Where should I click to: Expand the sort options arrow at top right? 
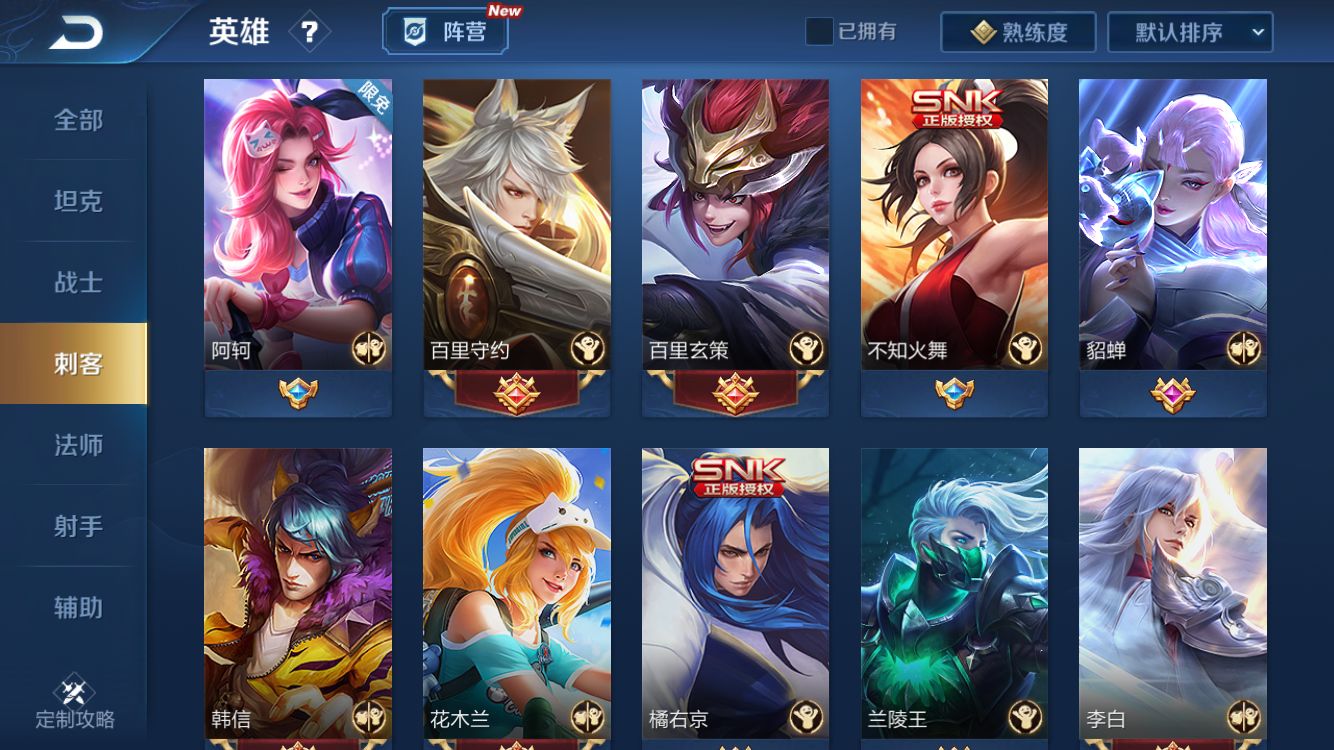coord(1256,32)
